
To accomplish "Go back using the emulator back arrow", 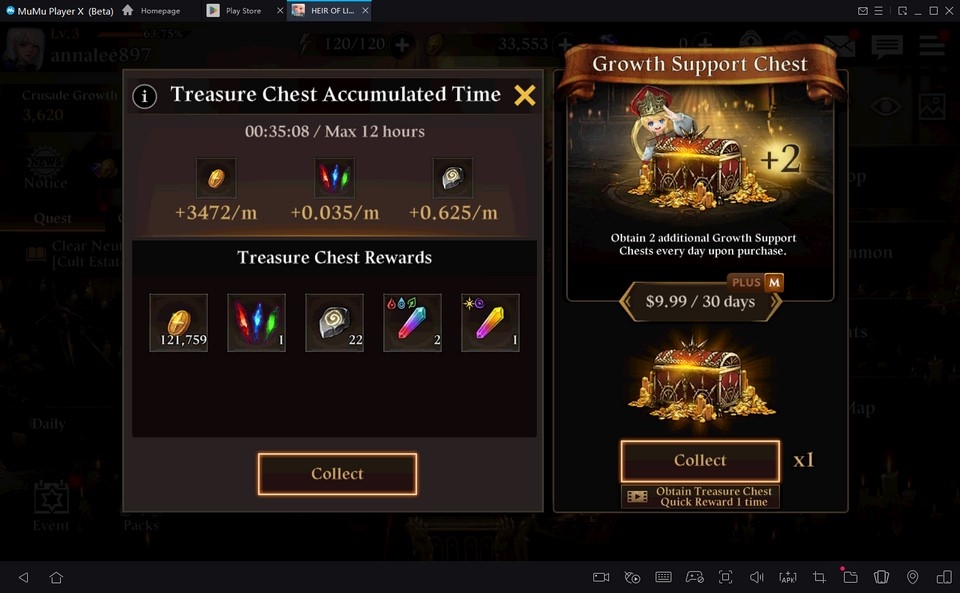I will click(x=24, y=577).
